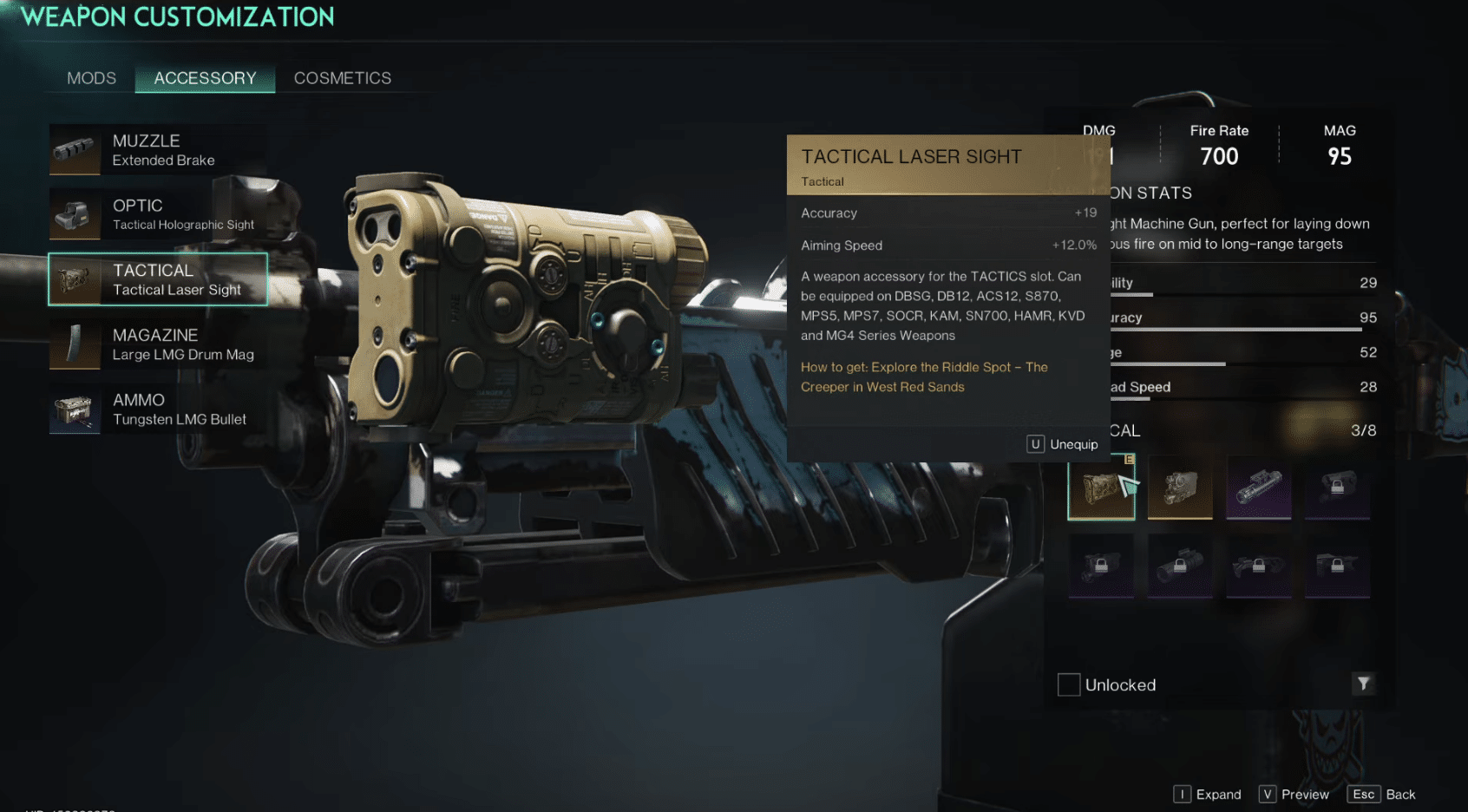Open the filter funnel icon

pos(1364,684)
